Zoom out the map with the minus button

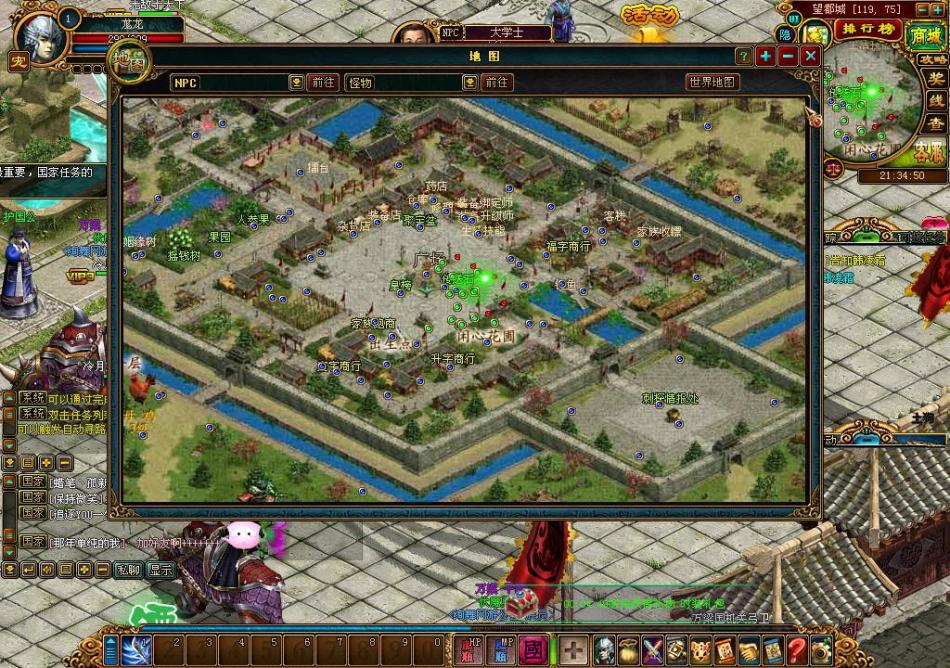pos(788,56)
